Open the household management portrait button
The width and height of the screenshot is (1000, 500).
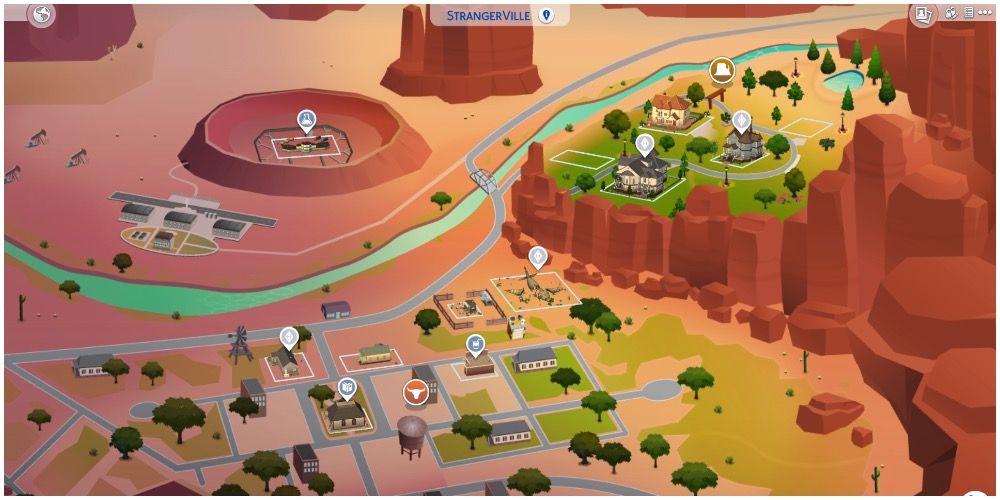click(922, 14)
